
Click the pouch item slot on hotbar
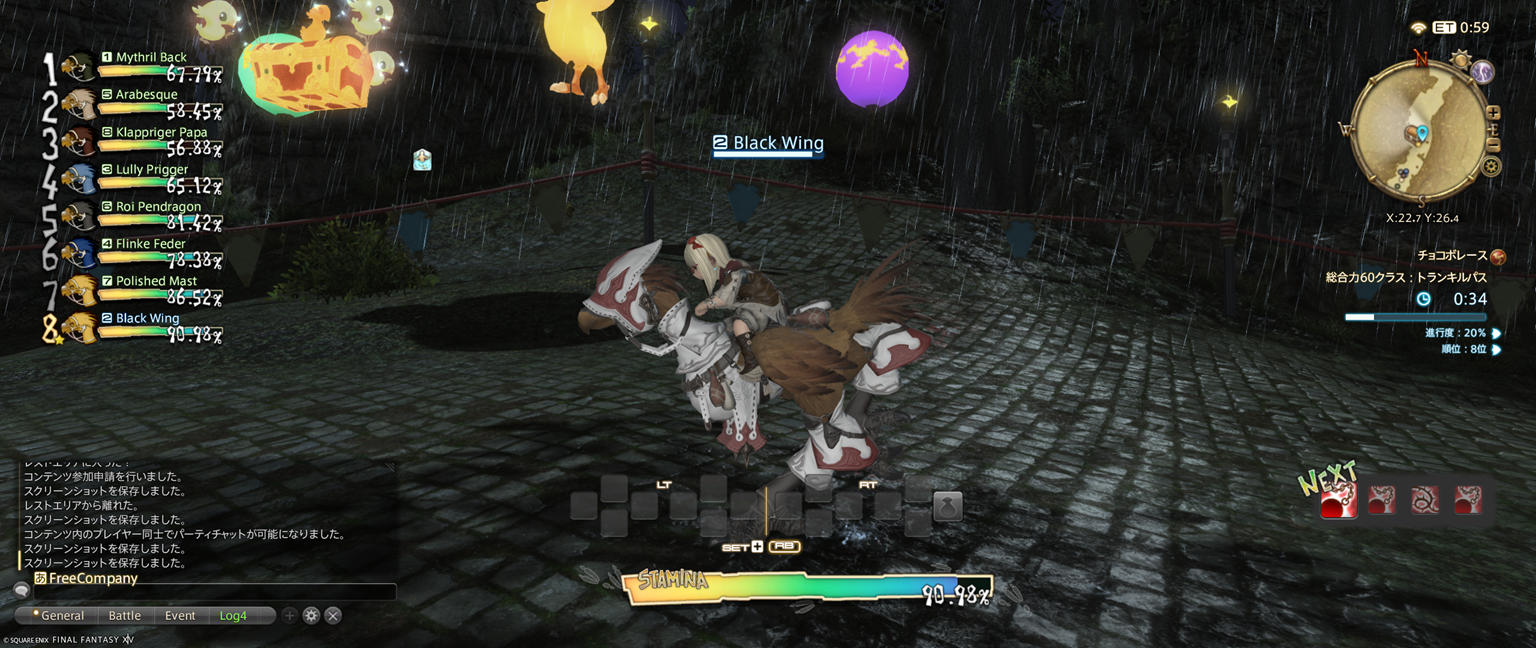(x=948, y=506)
